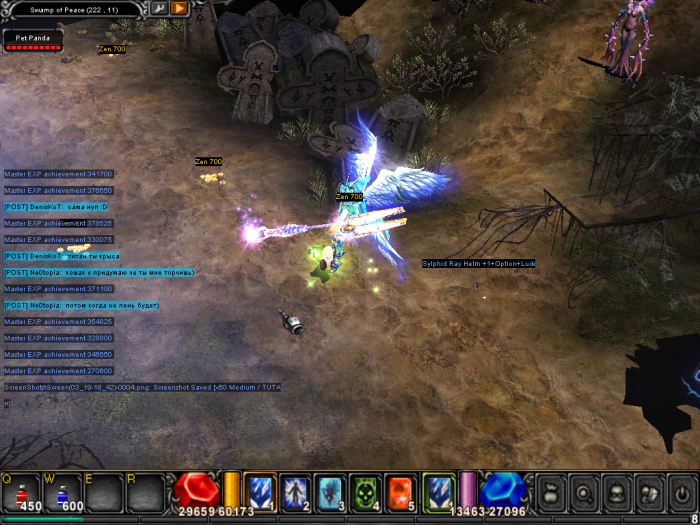The height and width of the screenshot is (525, 700).
Task: Use the blue mana potion in W slot
Action: (61, 492)
